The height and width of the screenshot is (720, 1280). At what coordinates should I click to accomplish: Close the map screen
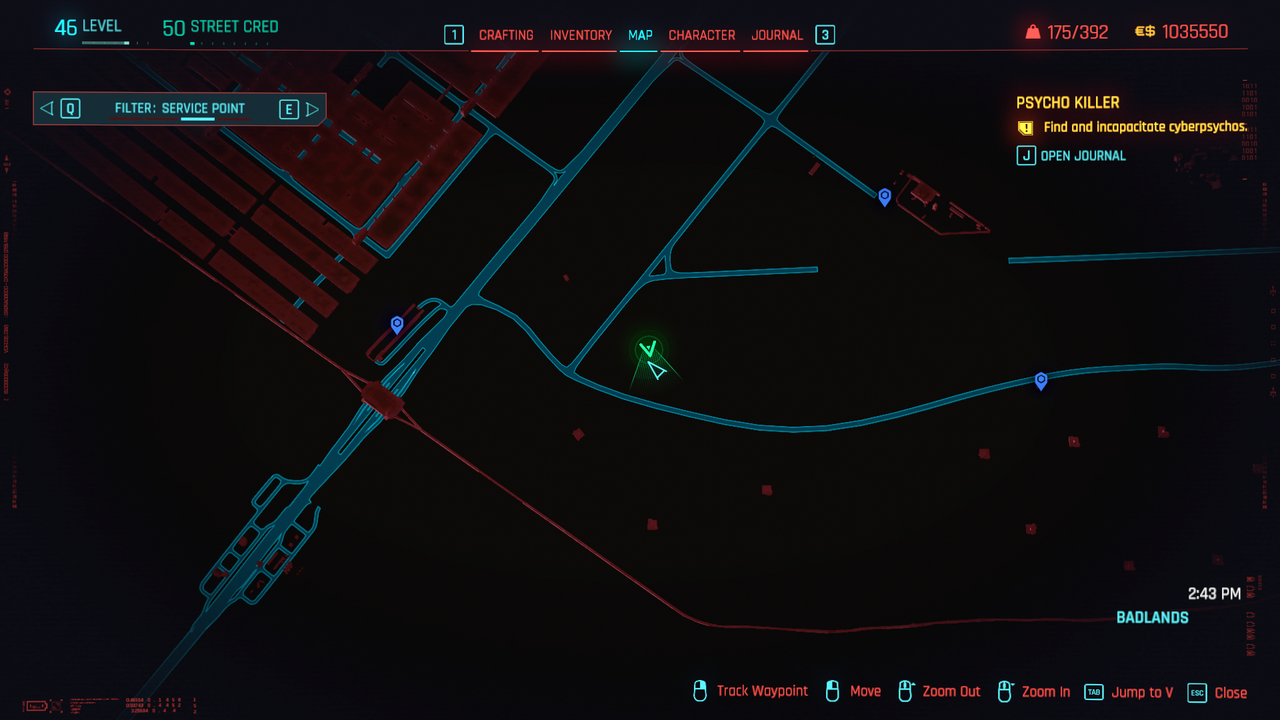coord(1218,692)
